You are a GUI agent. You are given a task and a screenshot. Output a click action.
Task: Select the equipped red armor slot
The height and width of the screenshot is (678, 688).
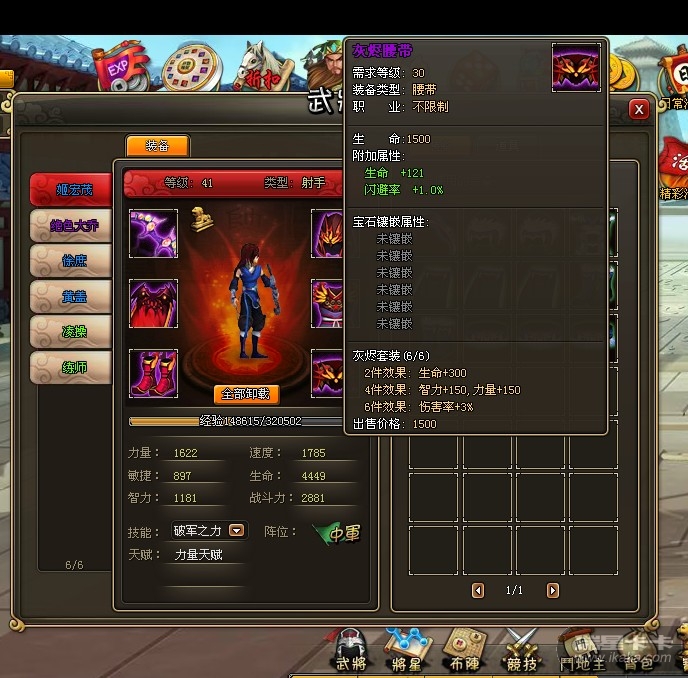[x=153, y=303]
